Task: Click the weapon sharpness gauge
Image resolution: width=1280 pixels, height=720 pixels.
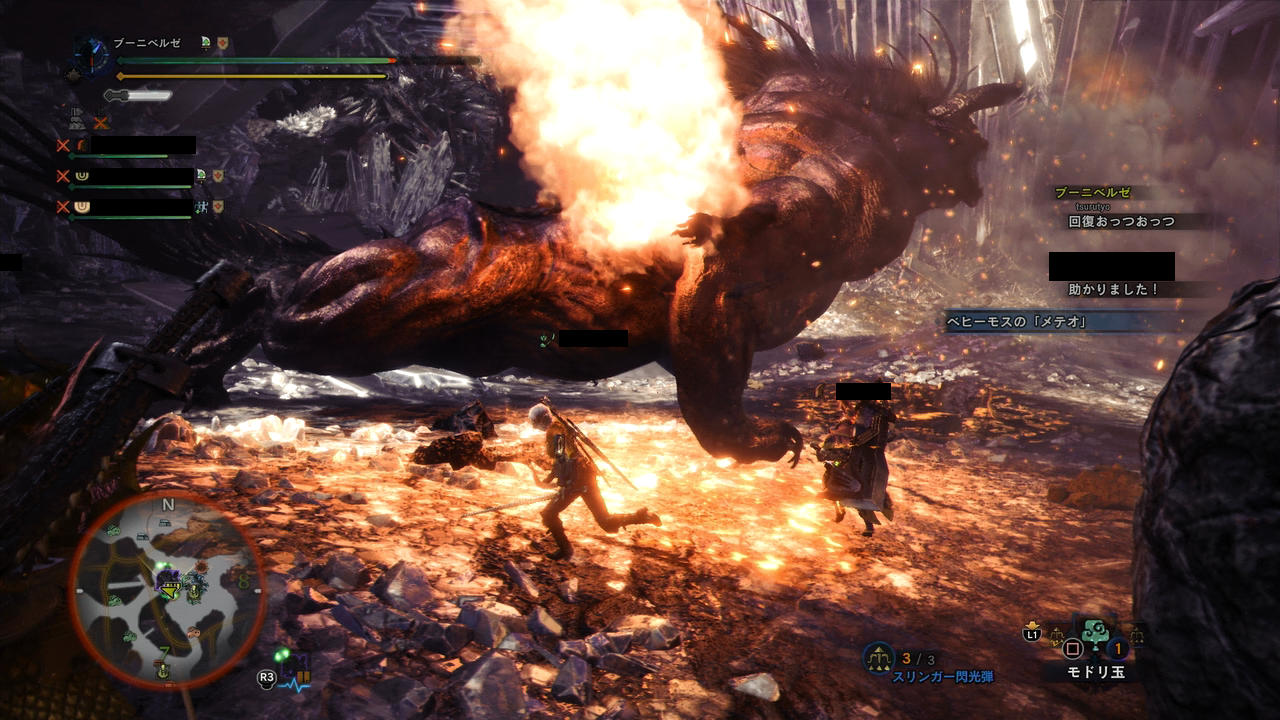Action: click(139, 96)
